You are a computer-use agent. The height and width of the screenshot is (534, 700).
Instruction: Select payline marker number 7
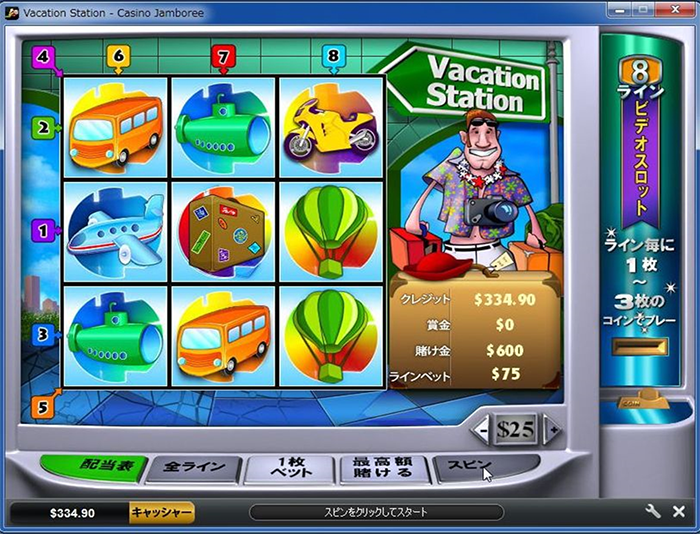(222, 57)
